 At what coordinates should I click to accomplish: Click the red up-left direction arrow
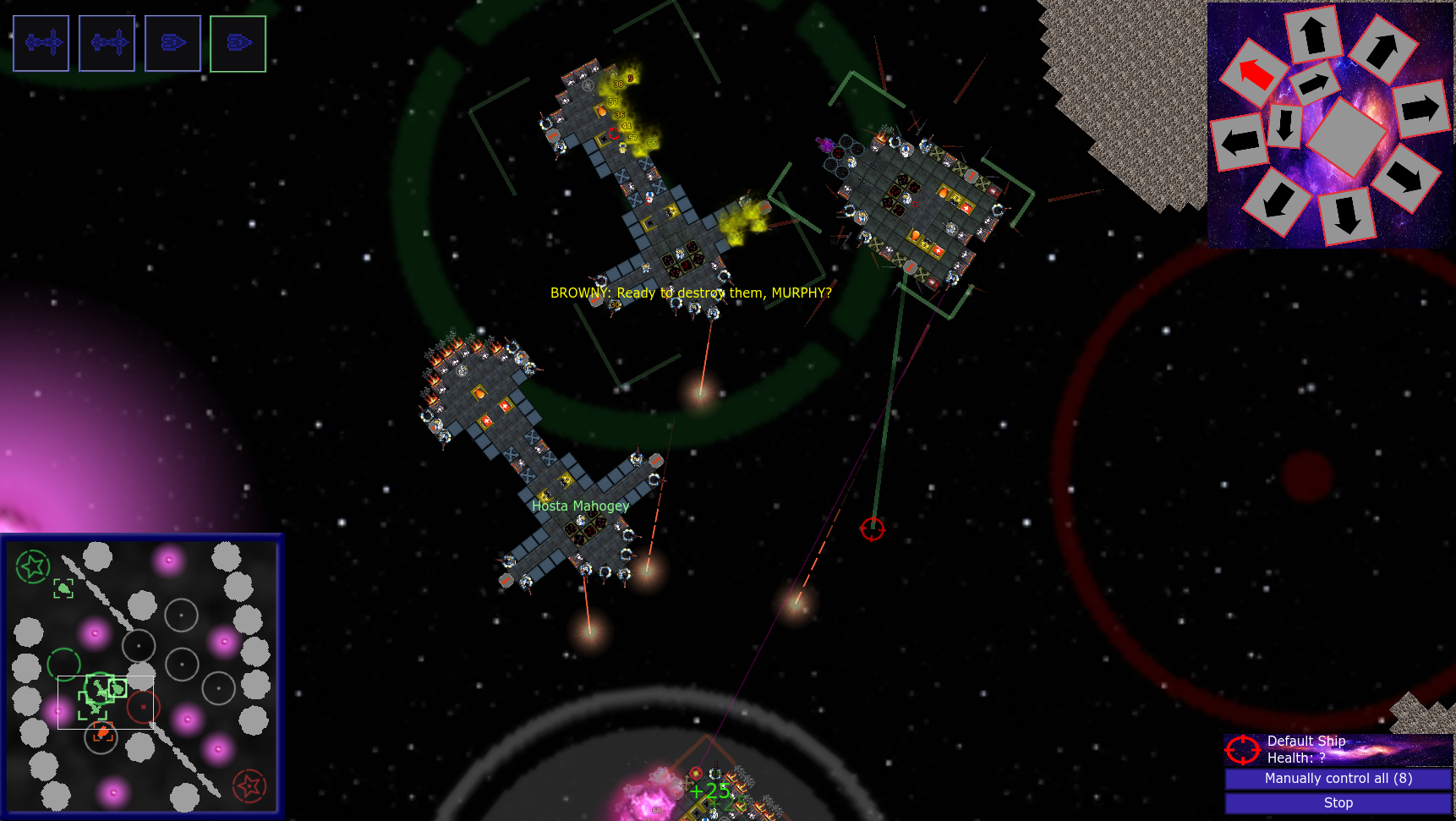(x=1255, y=73)
